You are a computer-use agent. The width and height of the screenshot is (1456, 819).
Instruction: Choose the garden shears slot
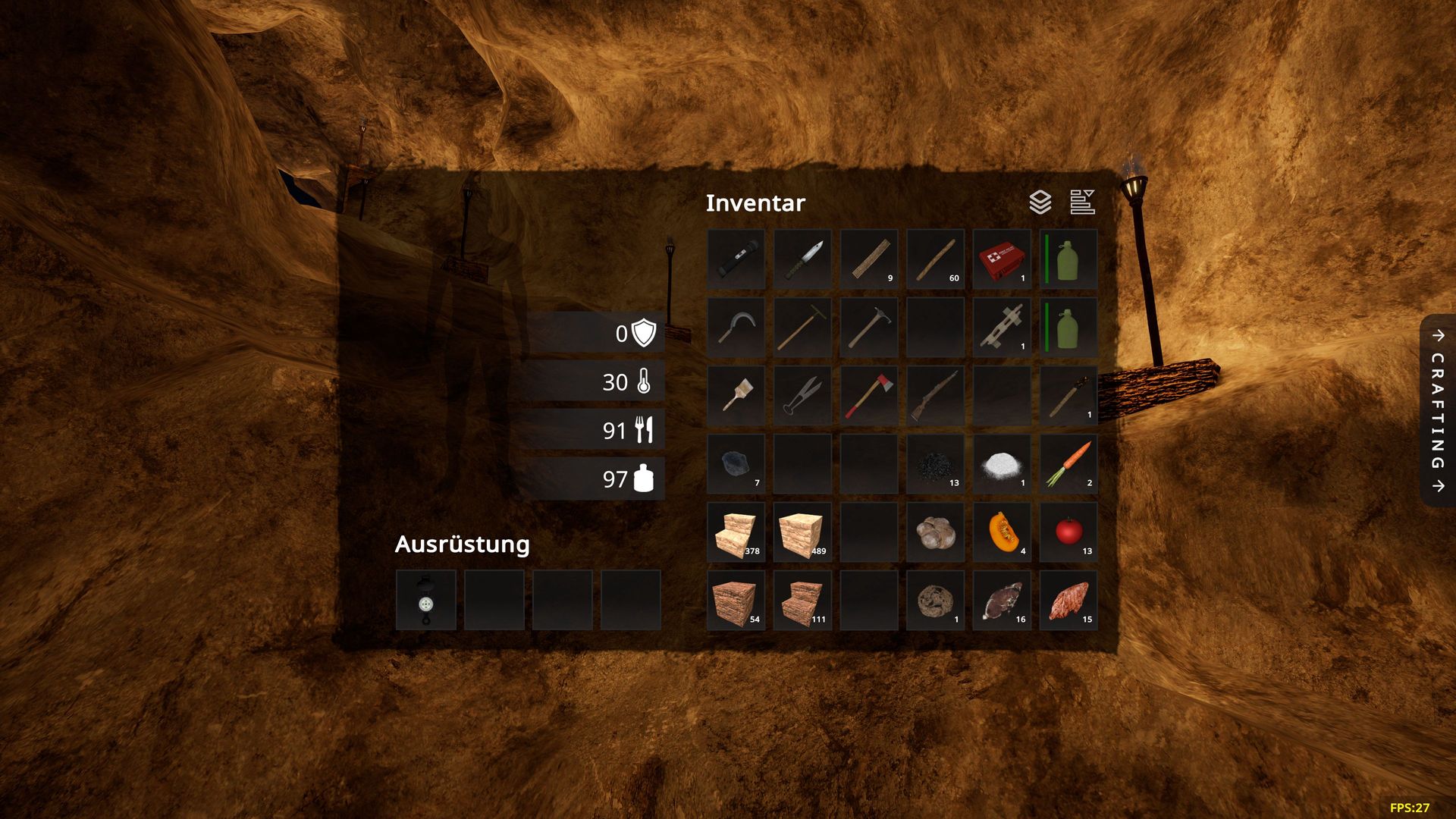[x=802, y=396]
